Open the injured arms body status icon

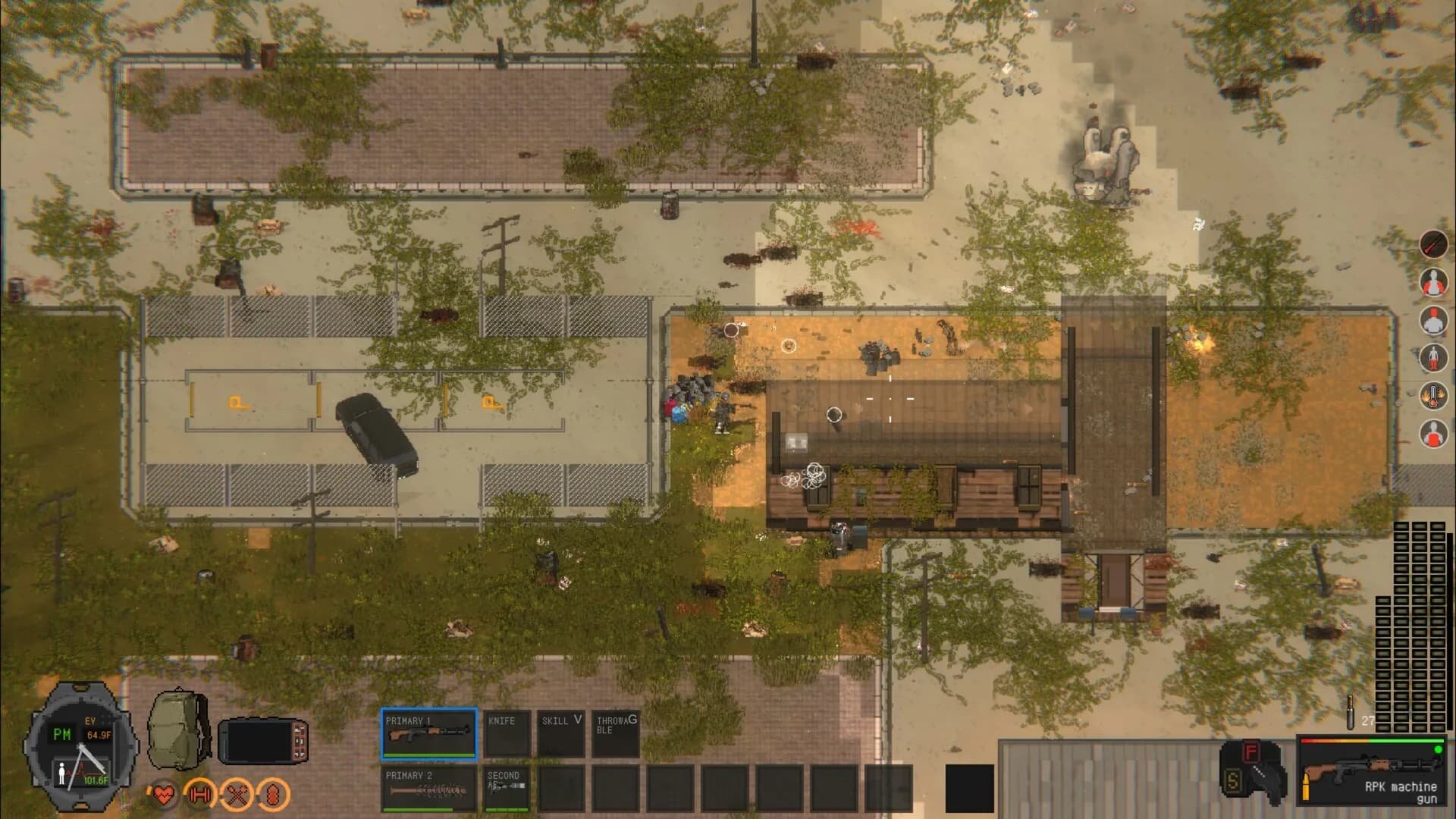pos(1436,281)
